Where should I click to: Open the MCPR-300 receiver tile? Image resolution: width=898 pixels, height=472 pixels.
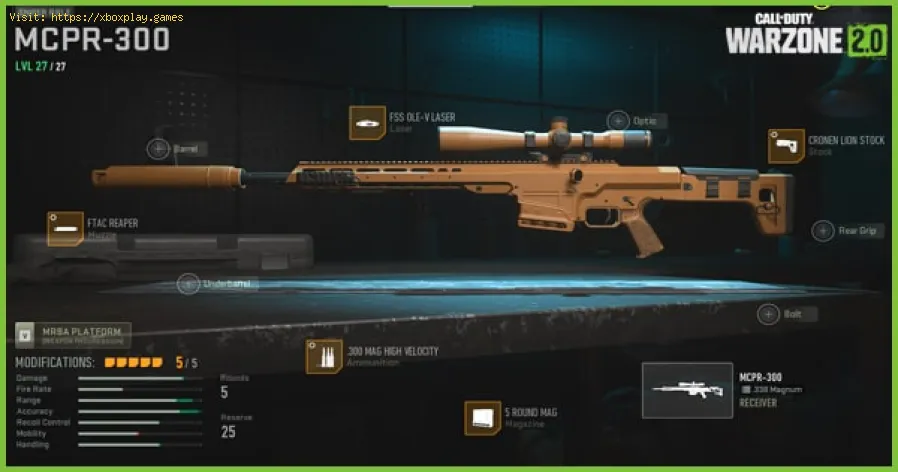[x=687, y=390]
